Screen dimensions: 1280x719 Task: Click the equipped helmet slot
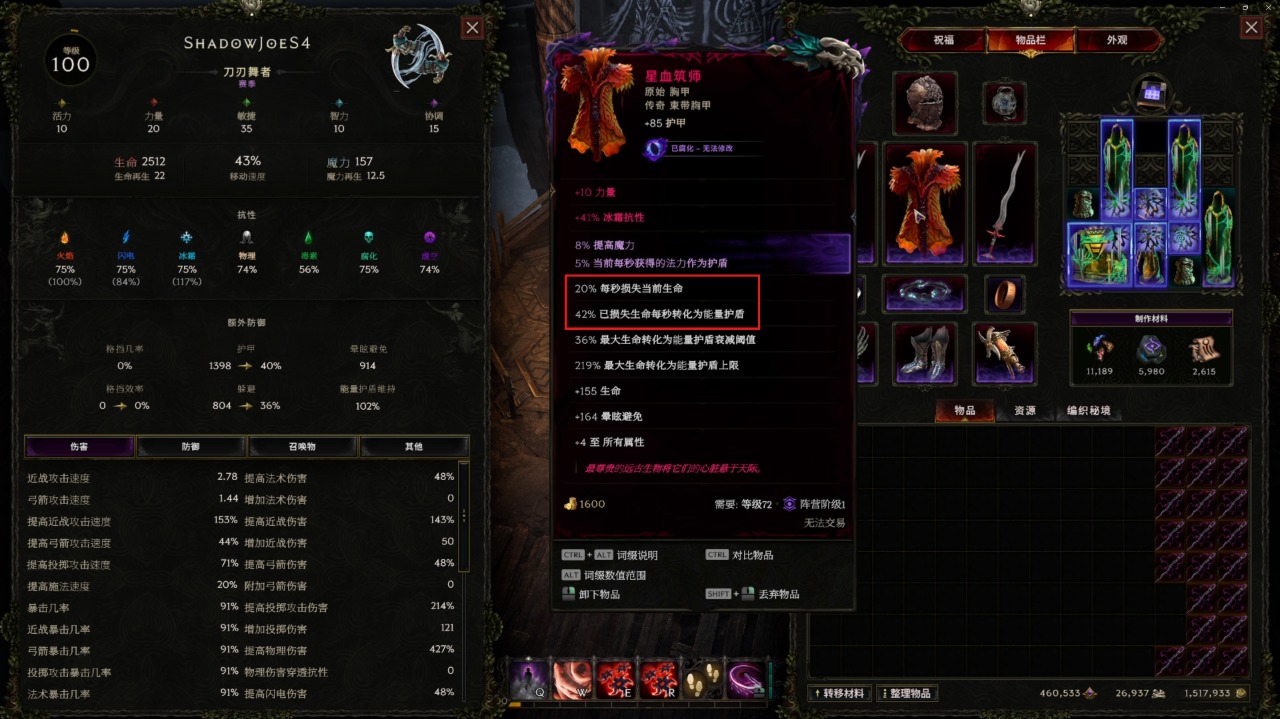pos(926,101)
